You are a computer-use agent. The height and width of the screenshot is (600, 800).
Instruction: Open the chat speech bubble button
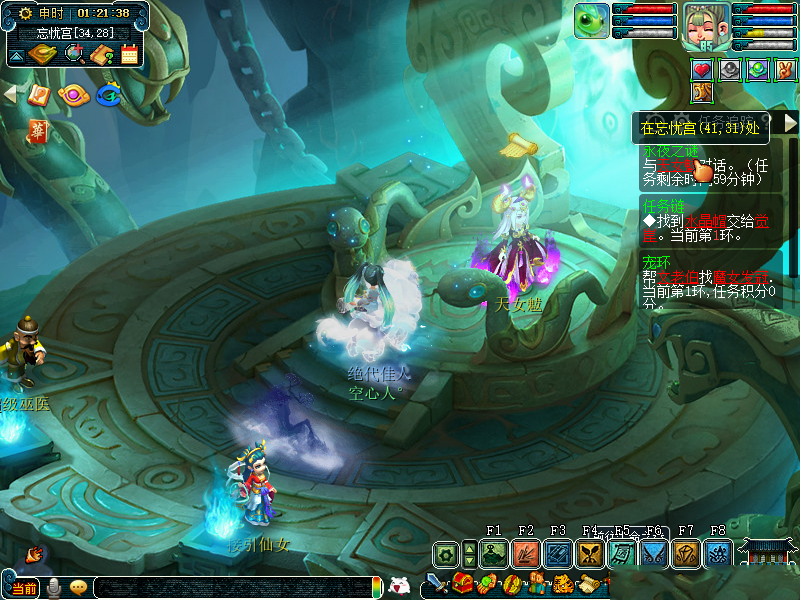[78, 588]
